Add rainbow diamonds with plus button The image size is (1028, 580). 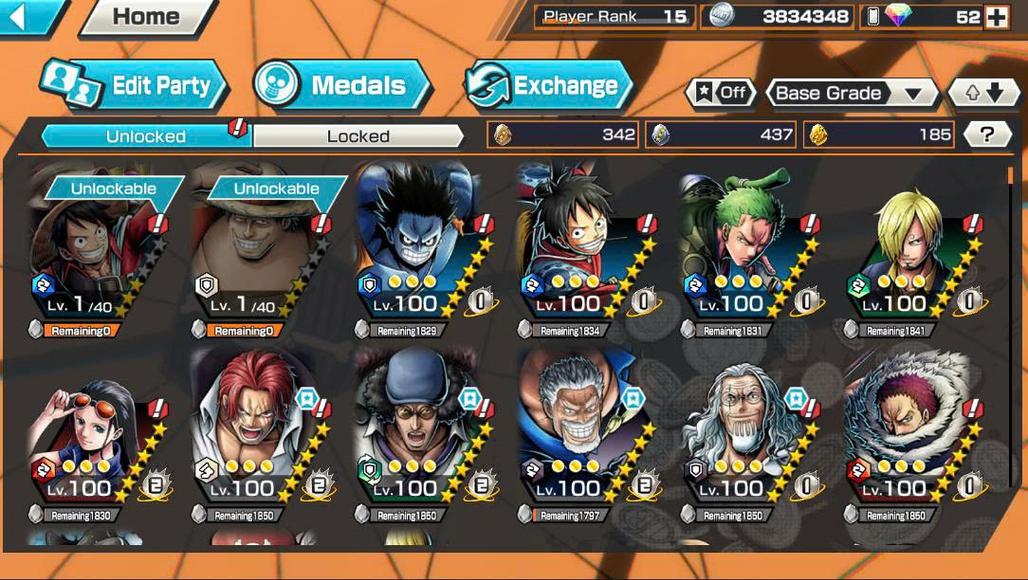[x=997, y=17]
